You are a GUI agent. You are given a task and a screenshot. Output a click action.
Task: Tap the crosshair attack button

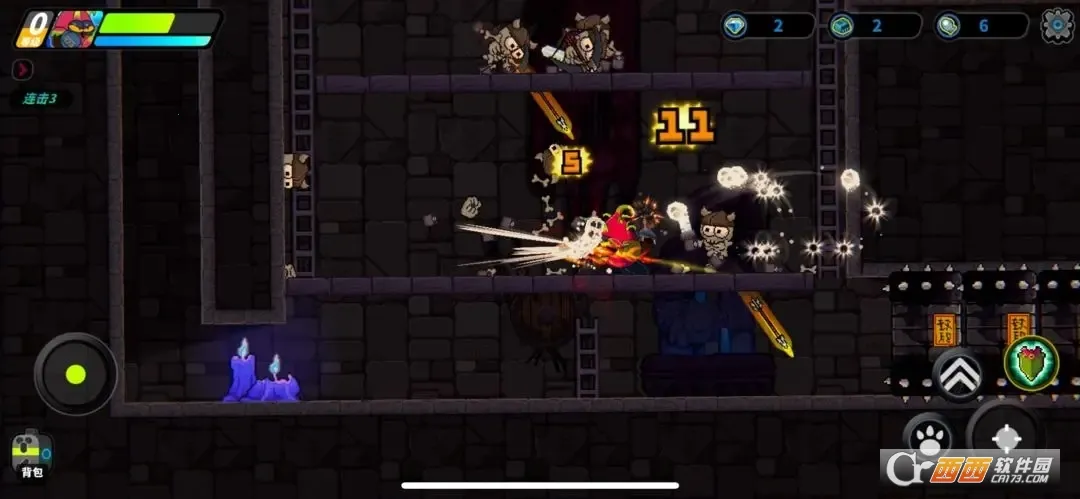[1005, 438]
